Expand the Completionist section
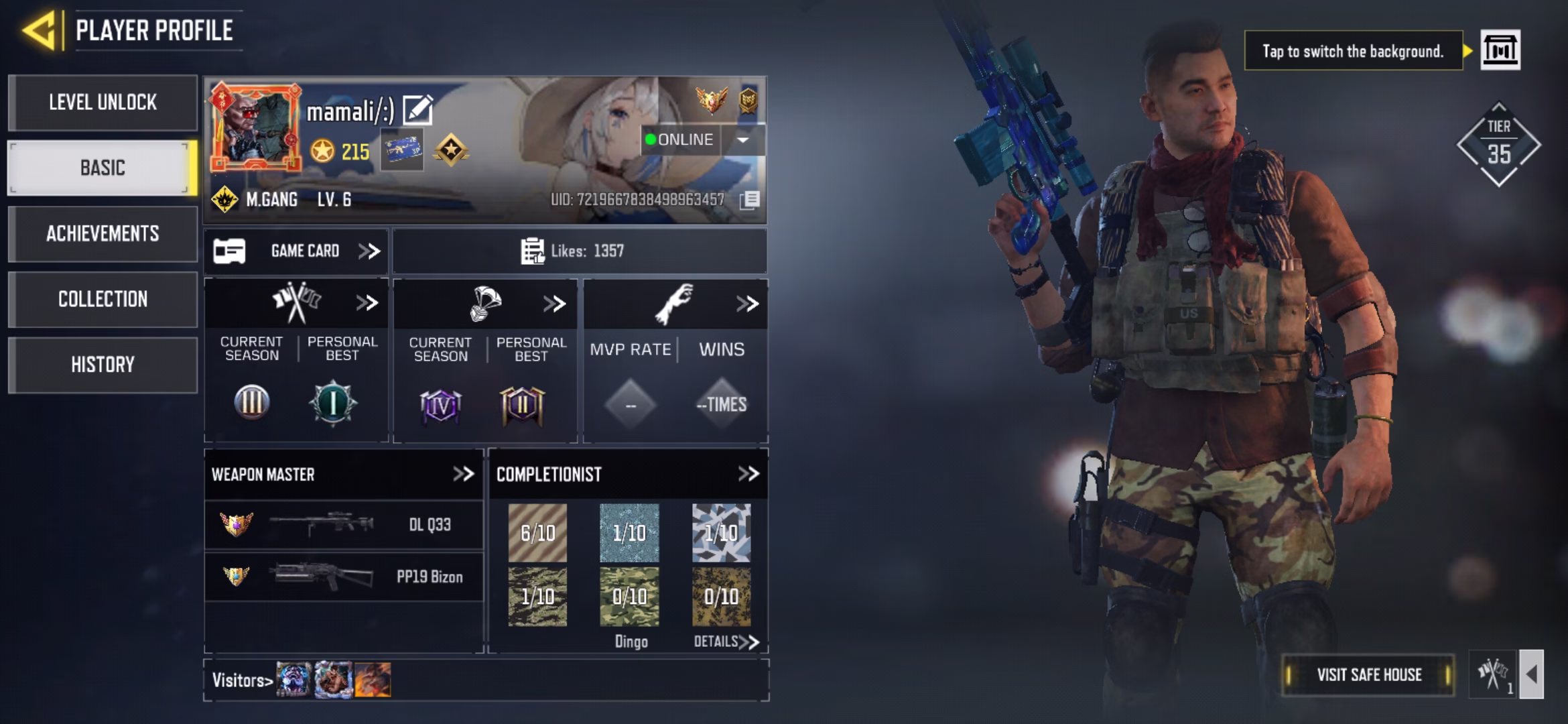Viewport: 1568px width, 724px height. click(x=748, y=474)
